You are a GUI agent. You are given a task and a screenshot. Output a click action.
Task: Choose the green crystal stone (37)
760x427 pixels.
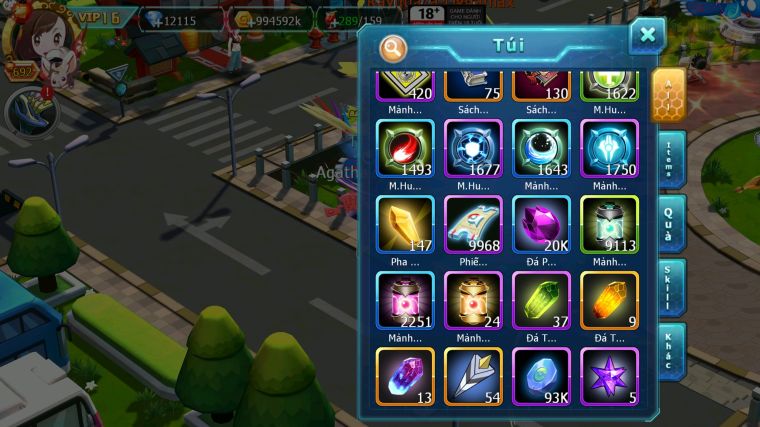(541, 300)
